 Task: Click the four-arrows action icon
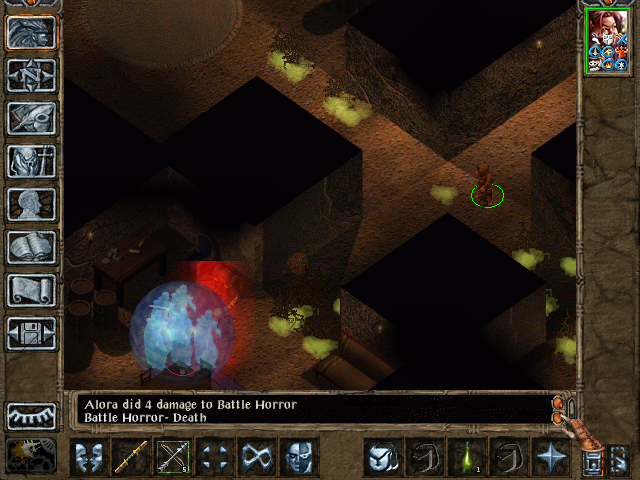point(214,458)
